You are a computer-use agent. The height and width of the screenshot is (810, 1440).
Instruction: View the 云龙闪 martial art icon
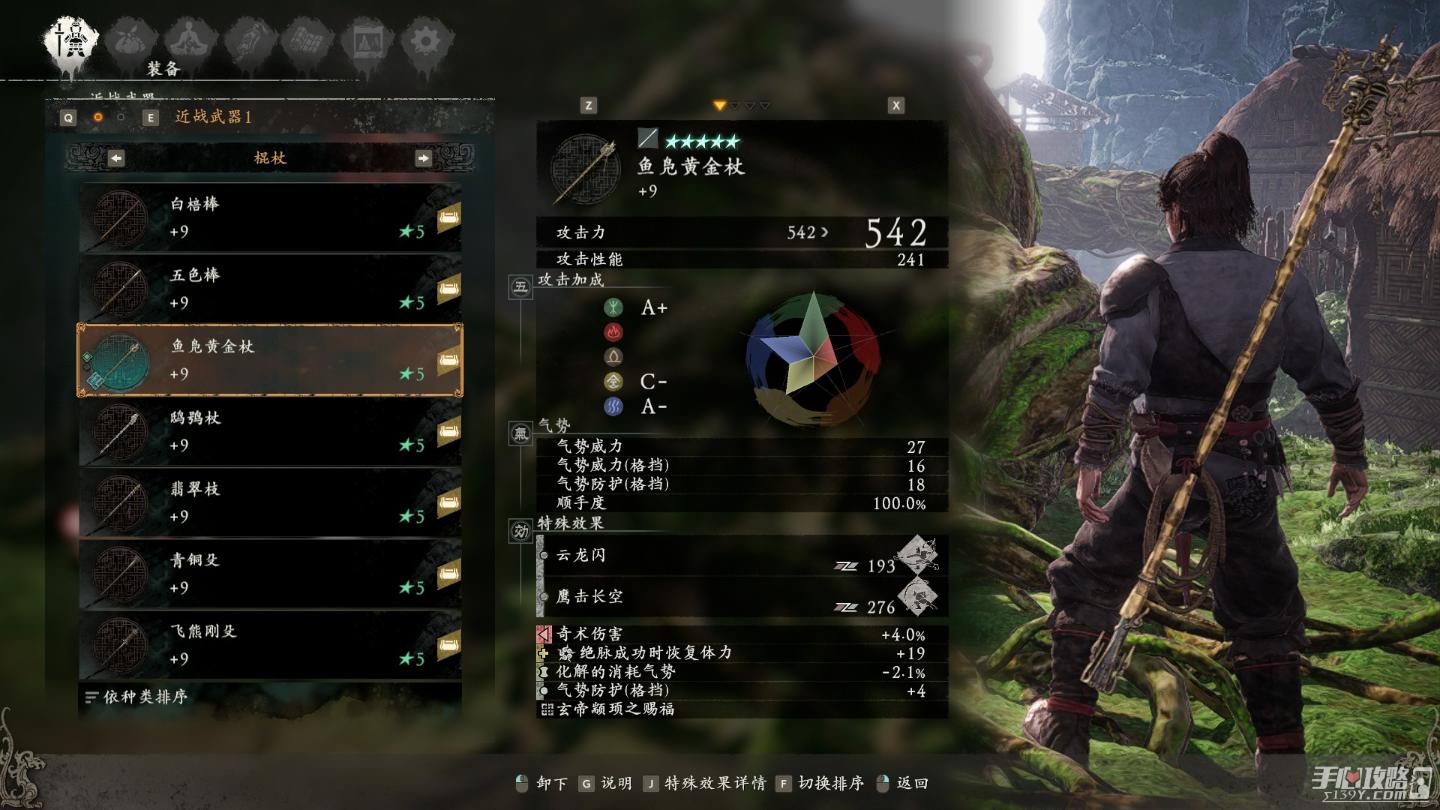(918, 555)
